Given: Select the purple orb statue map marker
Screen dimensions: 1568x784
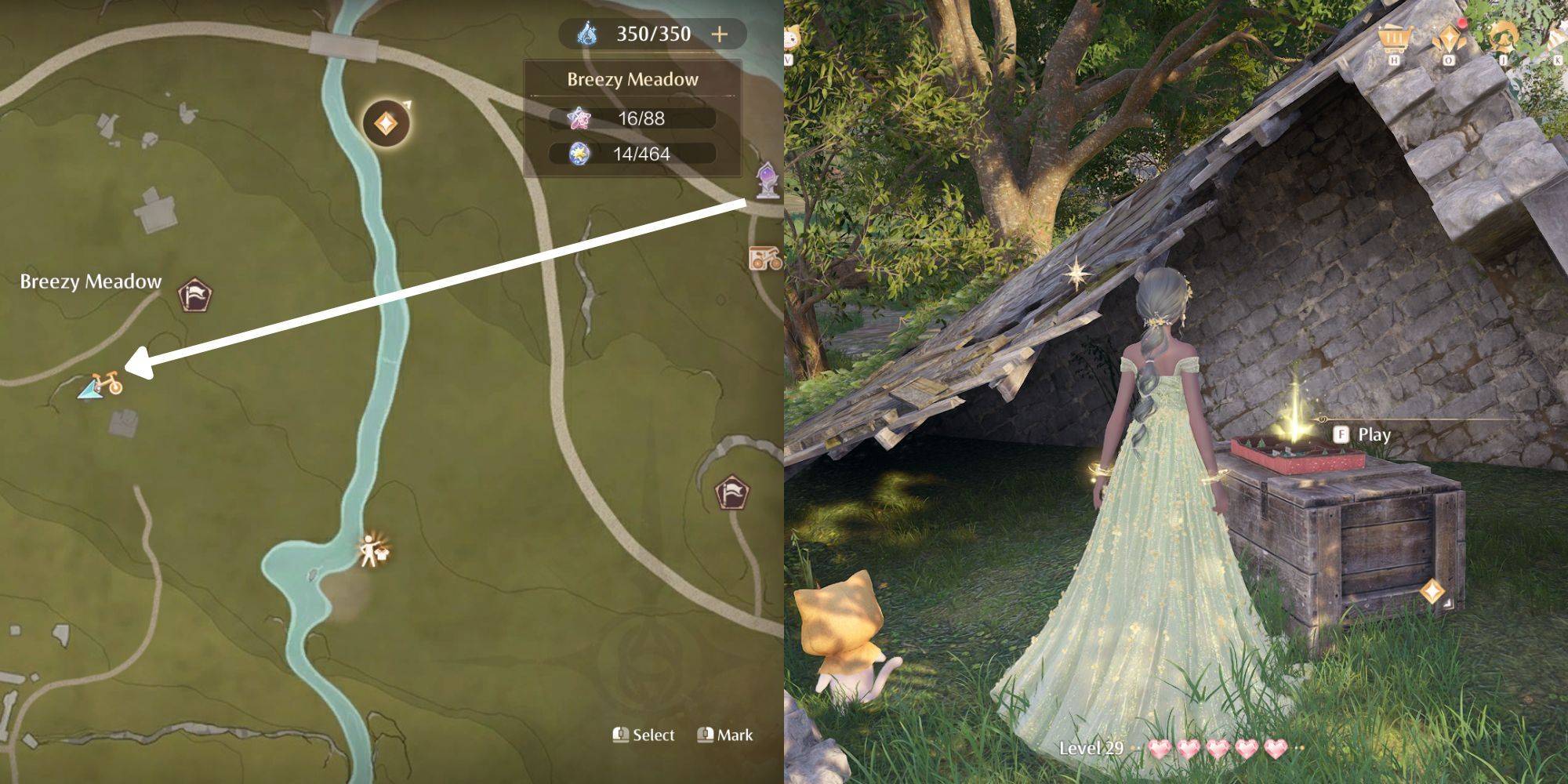Looking at the screenshot, I should coord(768,180).
